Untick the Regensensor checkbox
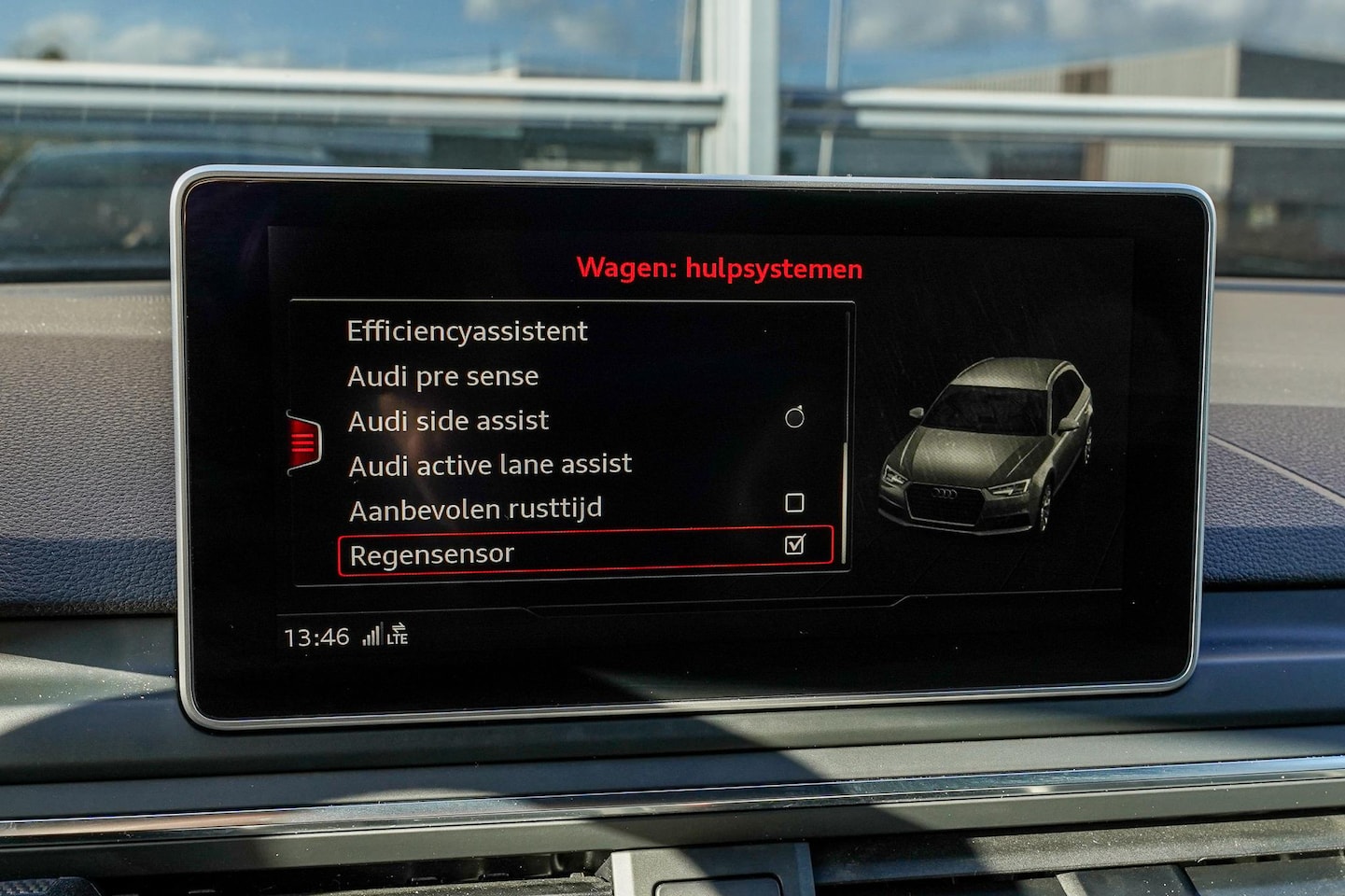The height and width of the screenshot is (896, 1345). click(794, 544)
